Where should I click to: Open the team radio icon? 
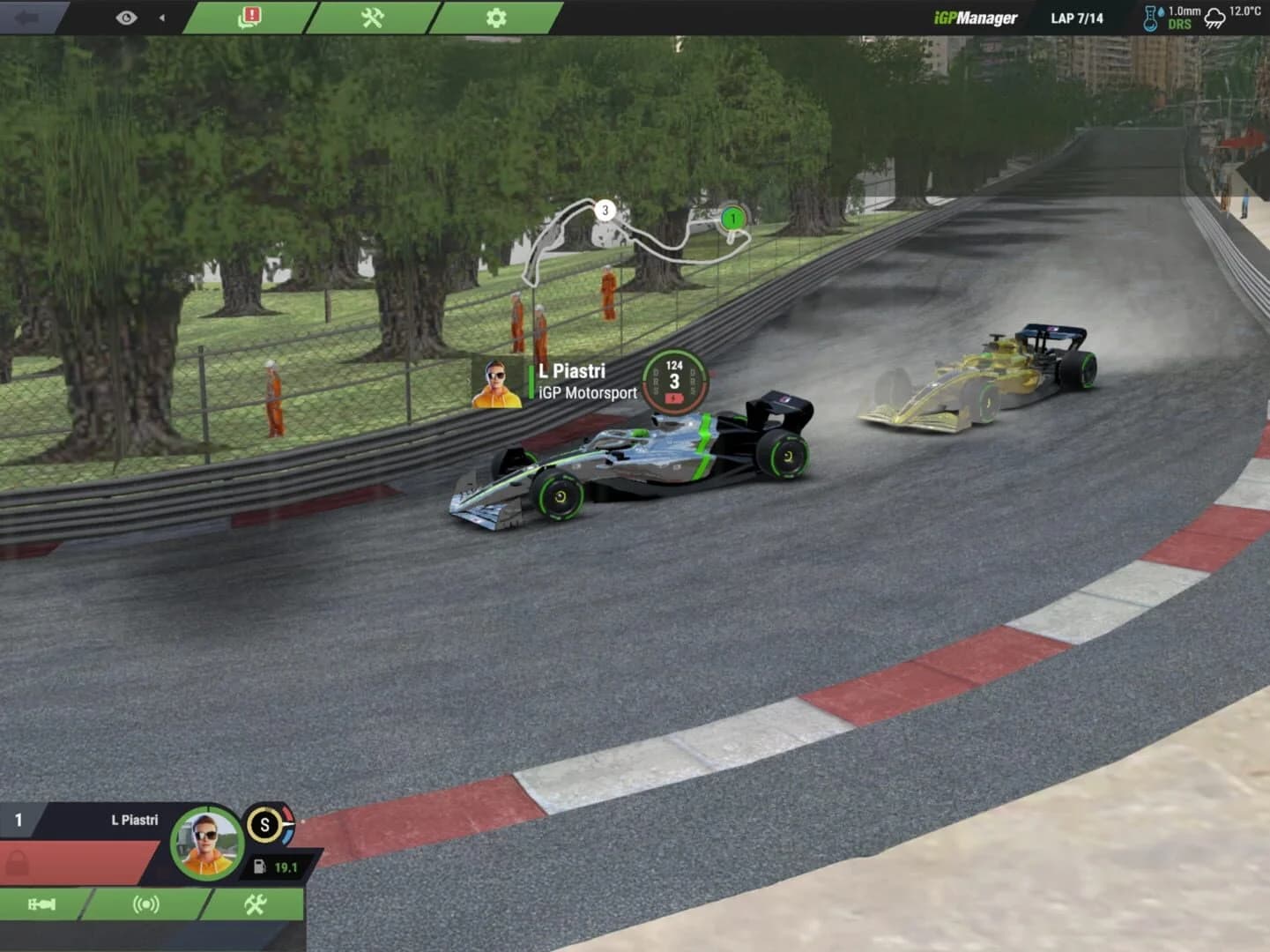pos(146,904)
